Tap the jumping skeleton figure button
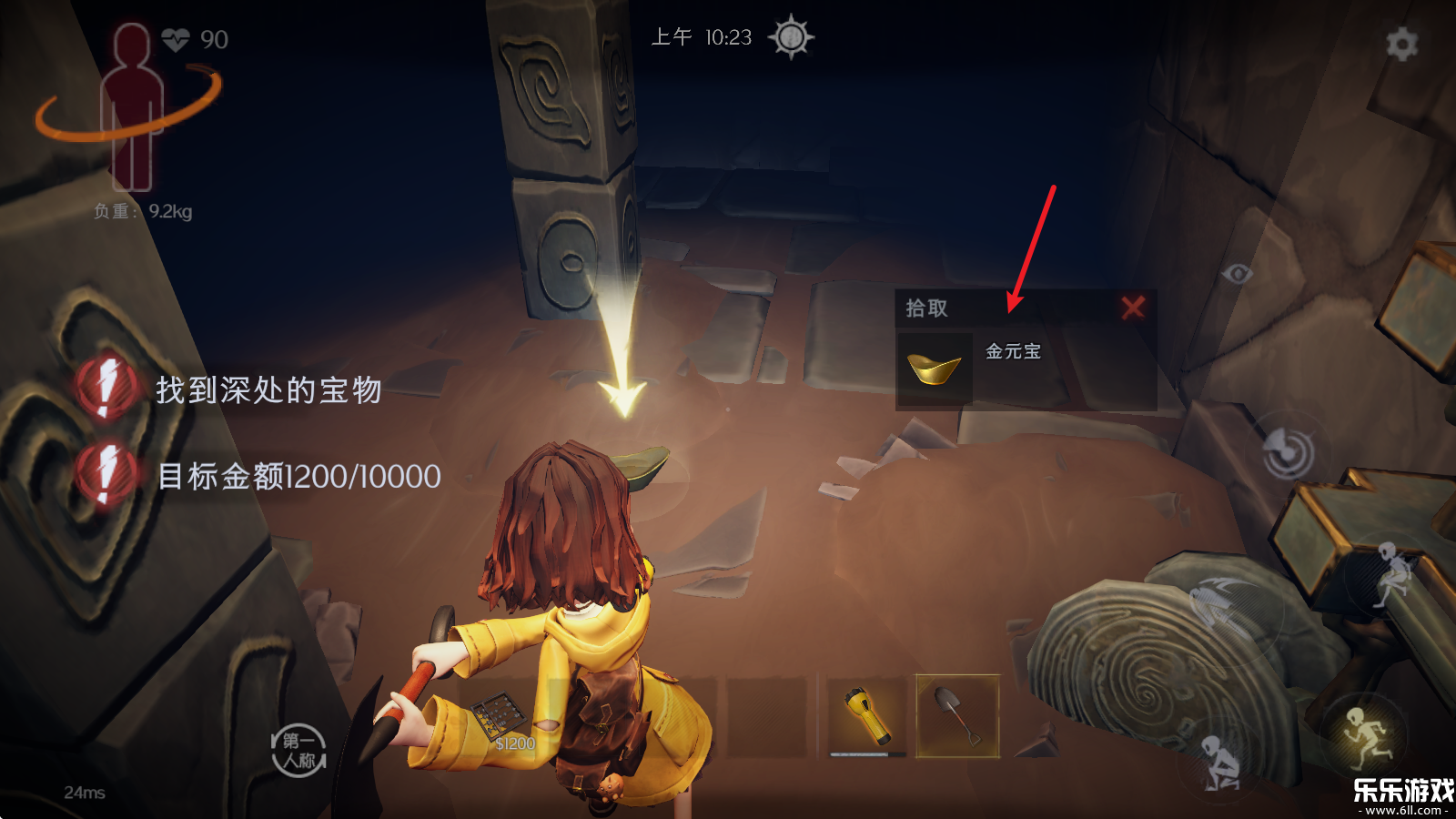The height and width of the screenshot is (819, 1456). pos(1394,573)
